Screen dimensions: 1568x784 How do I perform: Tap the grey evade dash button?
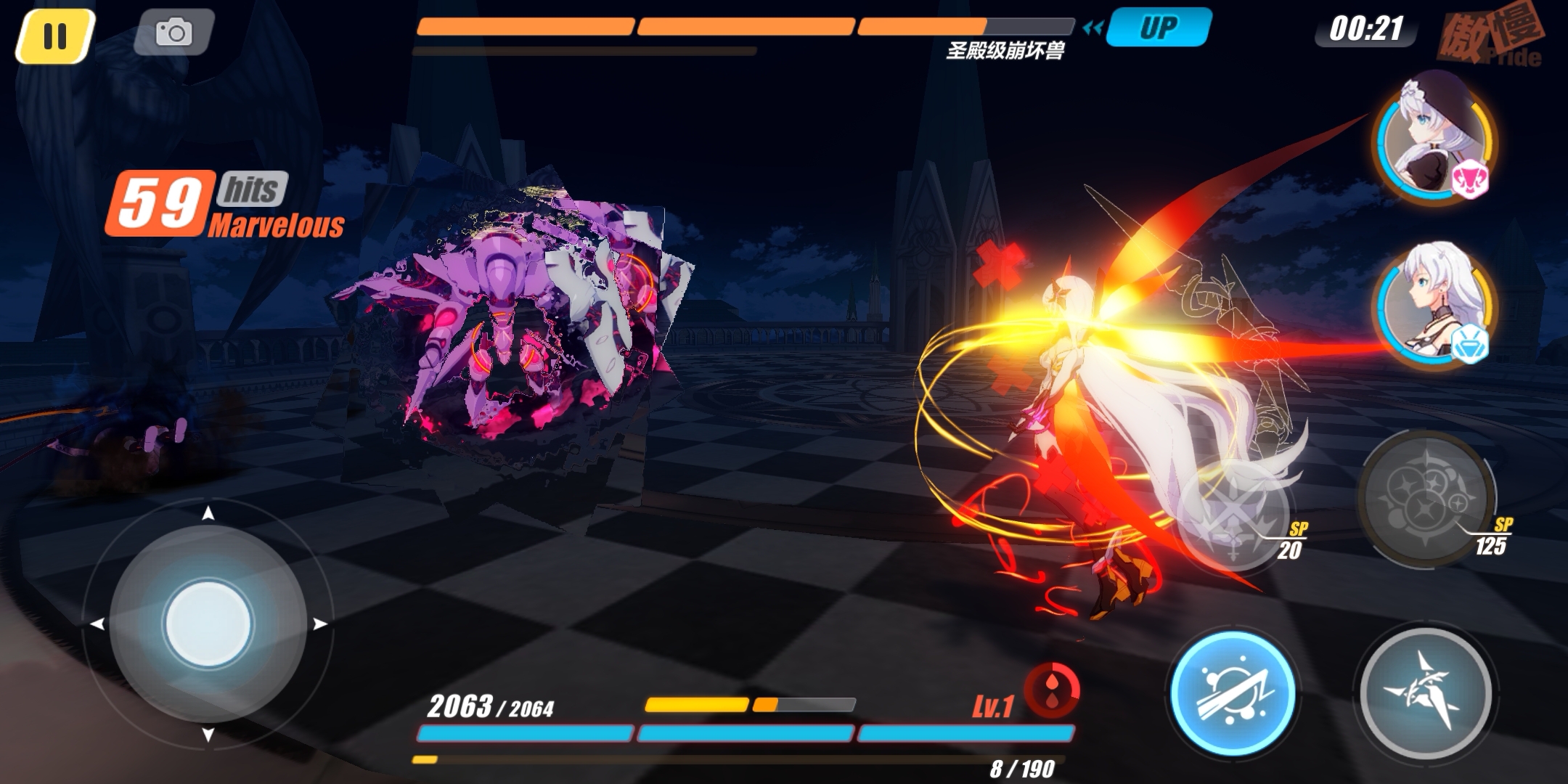[1424, 692]
